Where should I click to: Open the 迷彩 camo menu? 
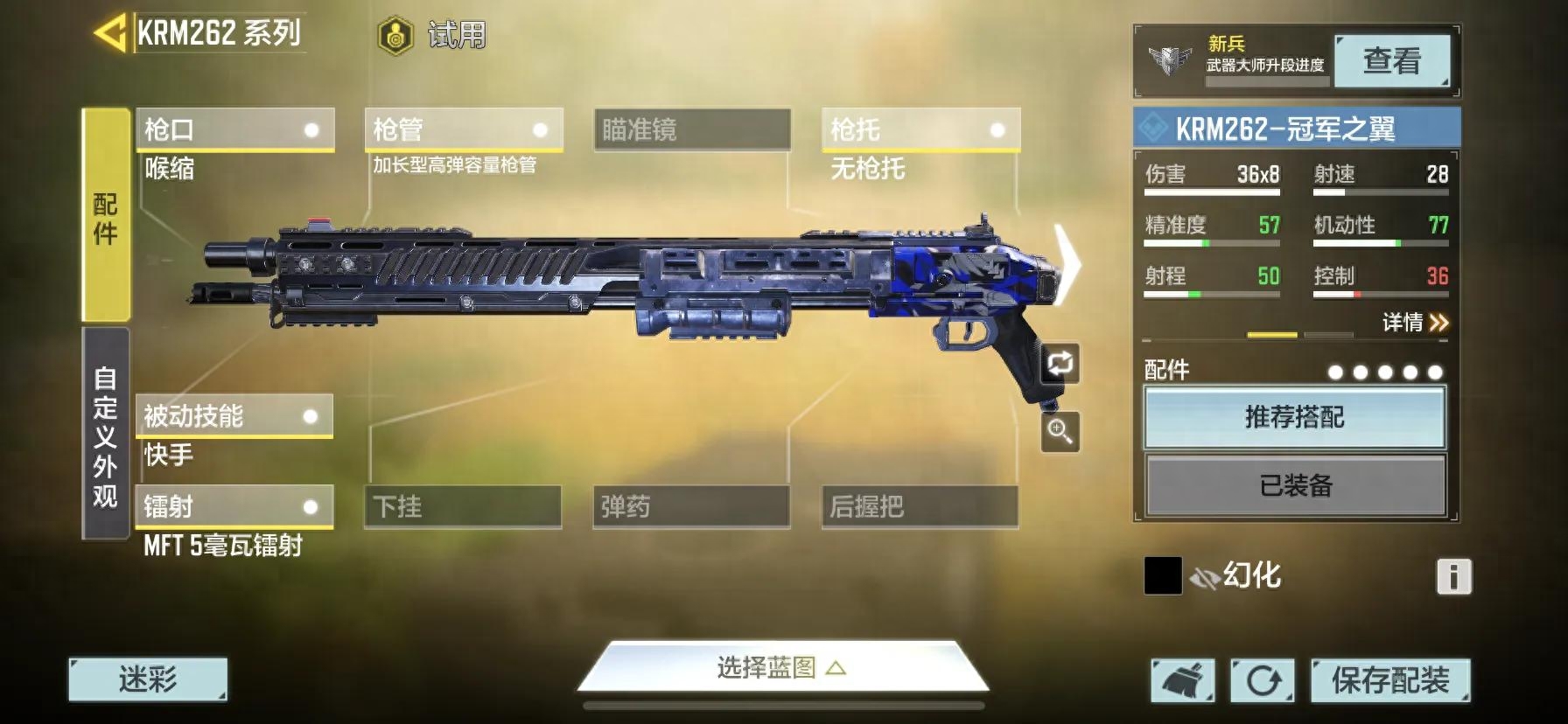[148, 679]
